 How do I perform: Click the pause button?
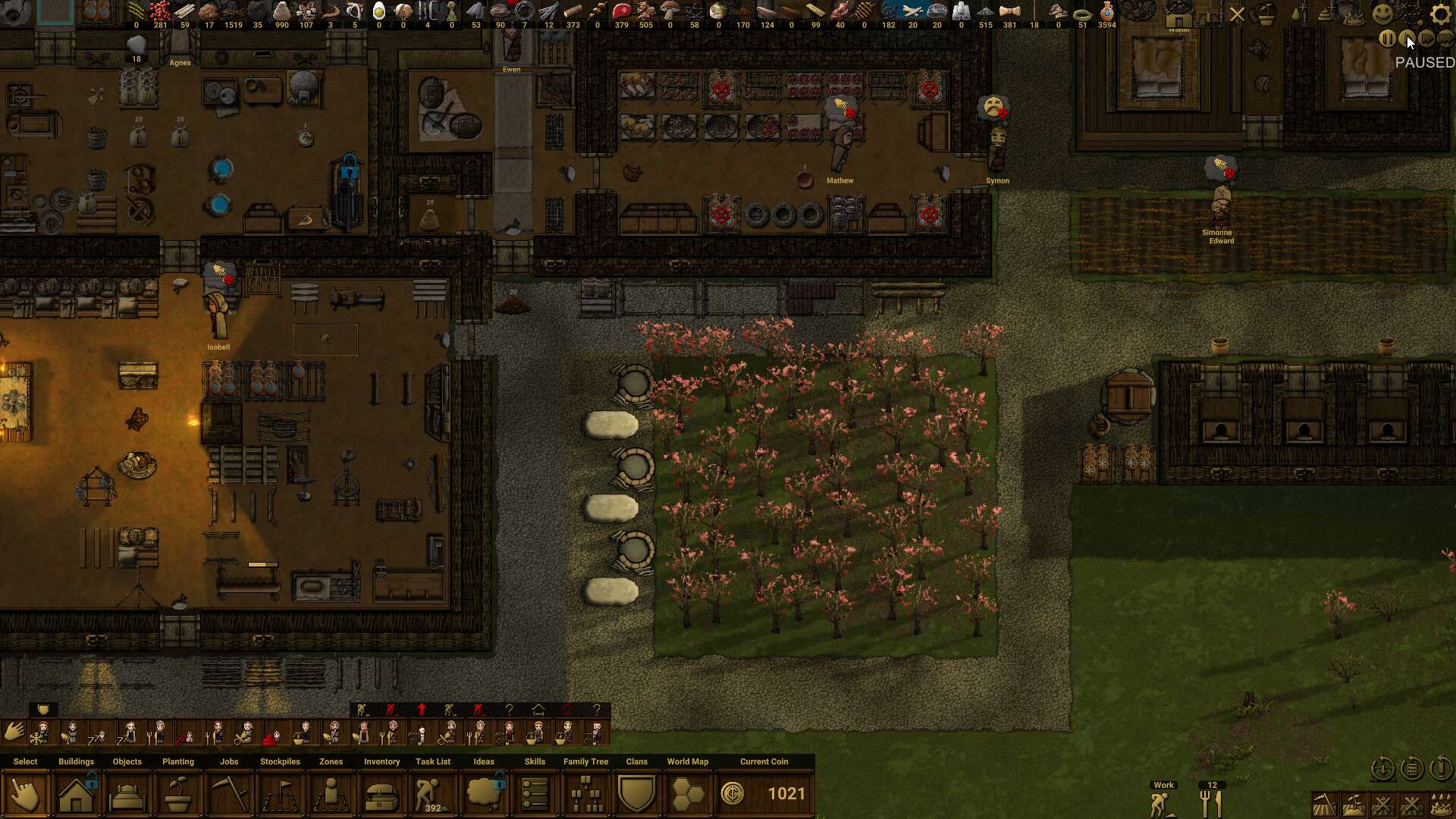point(1387,39)
